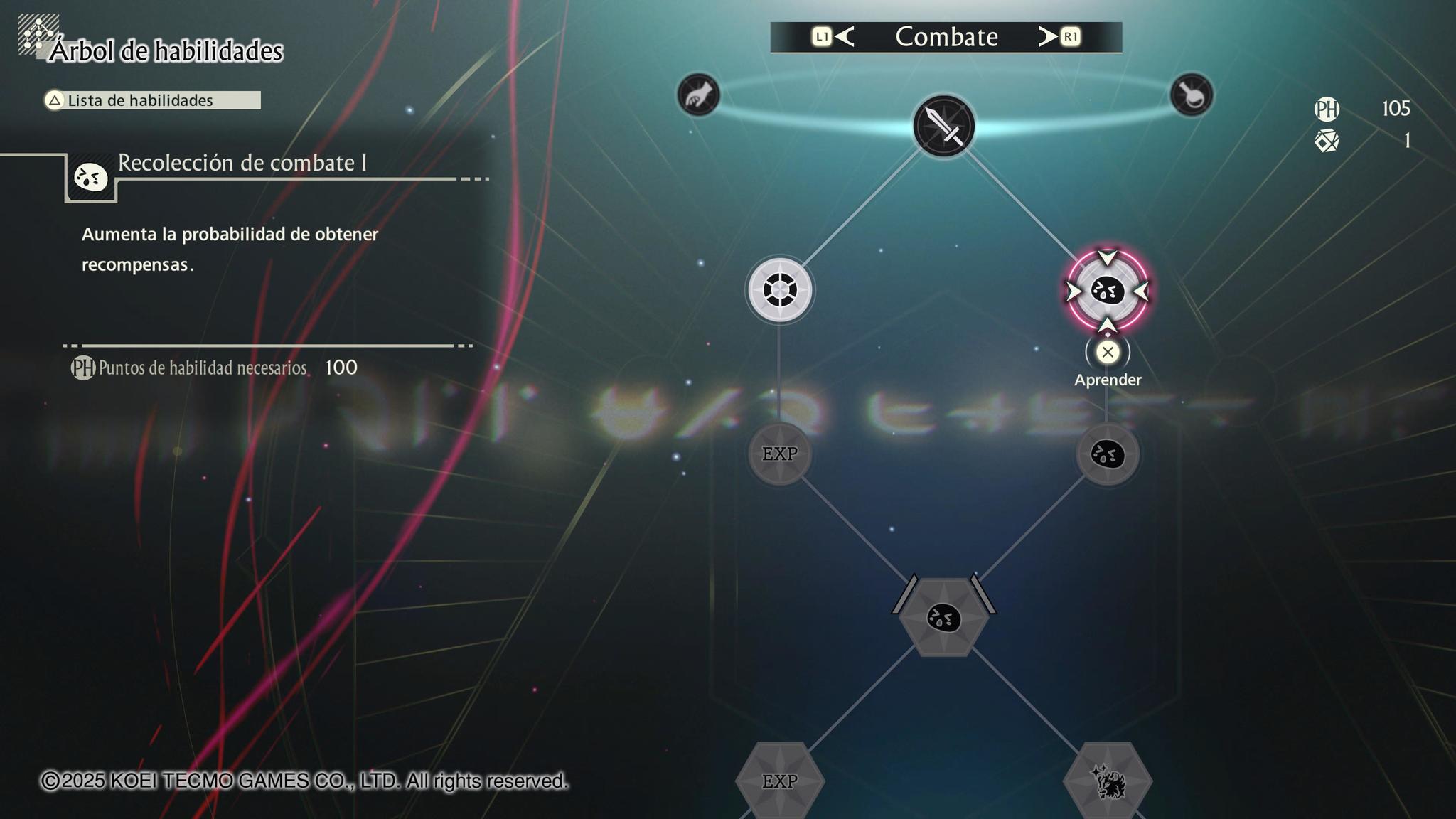Switch to the flask icon skill tree
The width and height of the screenshot is (1456, 819).
pyautogui.click(x=1191, y=95)
